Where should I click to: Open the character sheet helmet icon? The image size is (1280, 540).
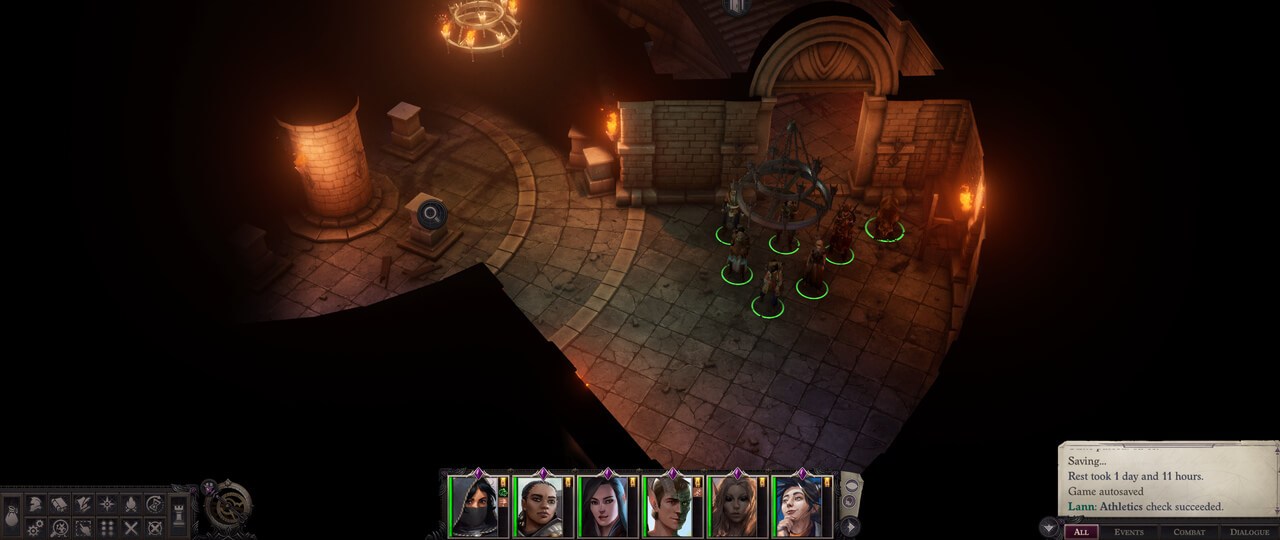click(x=36, y=504)
